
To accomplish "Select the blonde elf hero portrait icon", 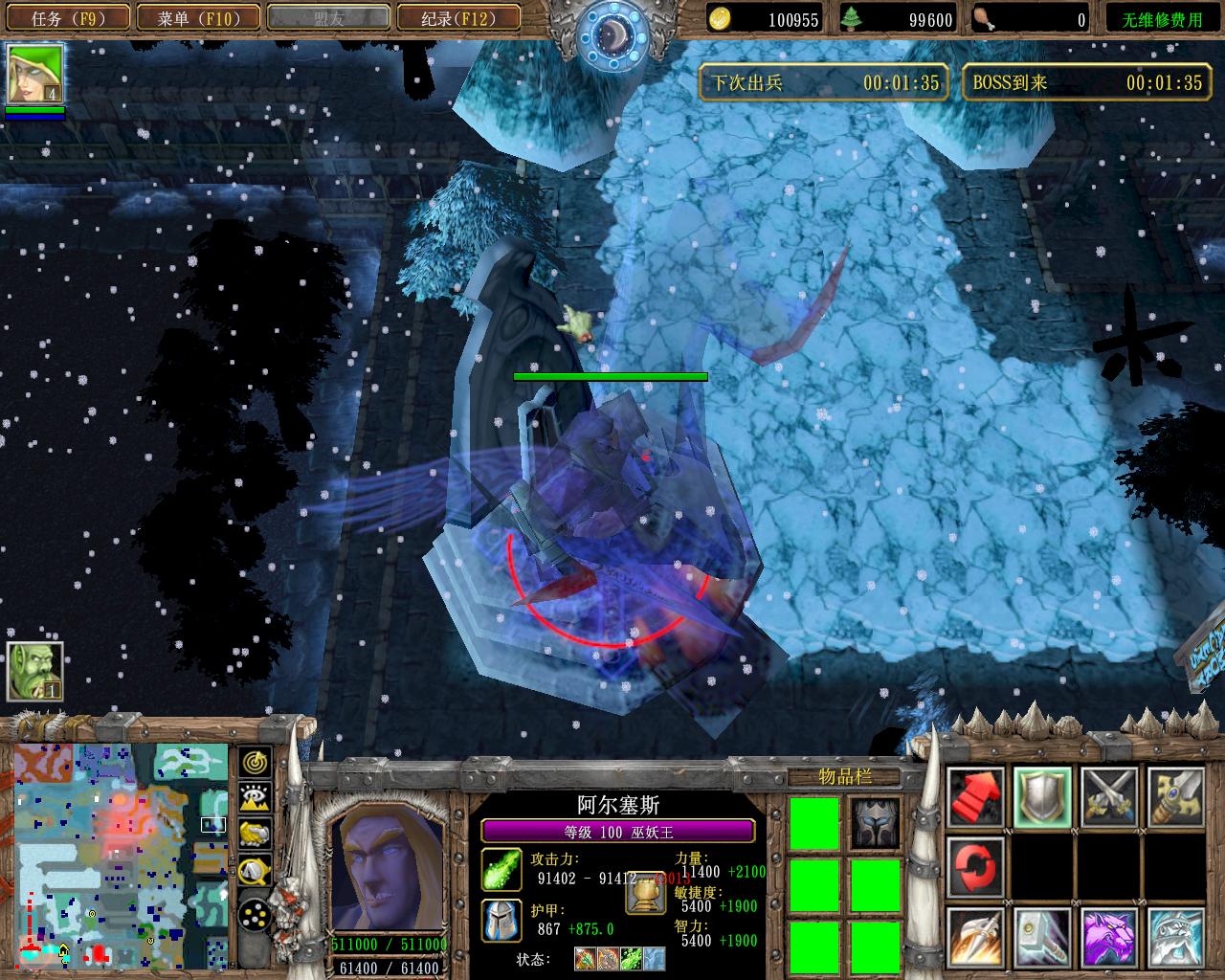I will click(35, 74).
